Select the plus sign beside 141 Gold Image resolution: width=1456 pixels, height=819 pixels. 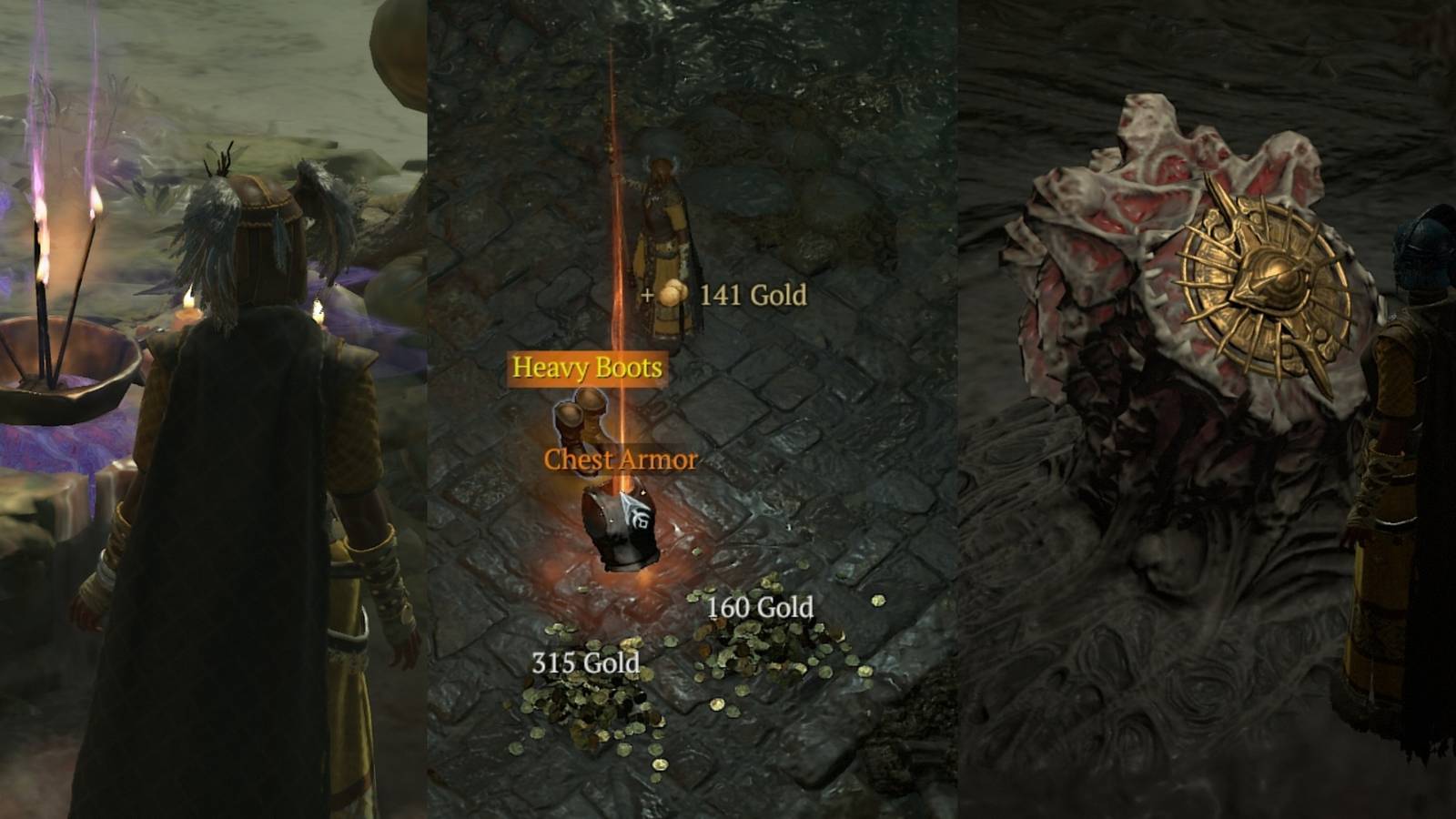coord(647,294)
